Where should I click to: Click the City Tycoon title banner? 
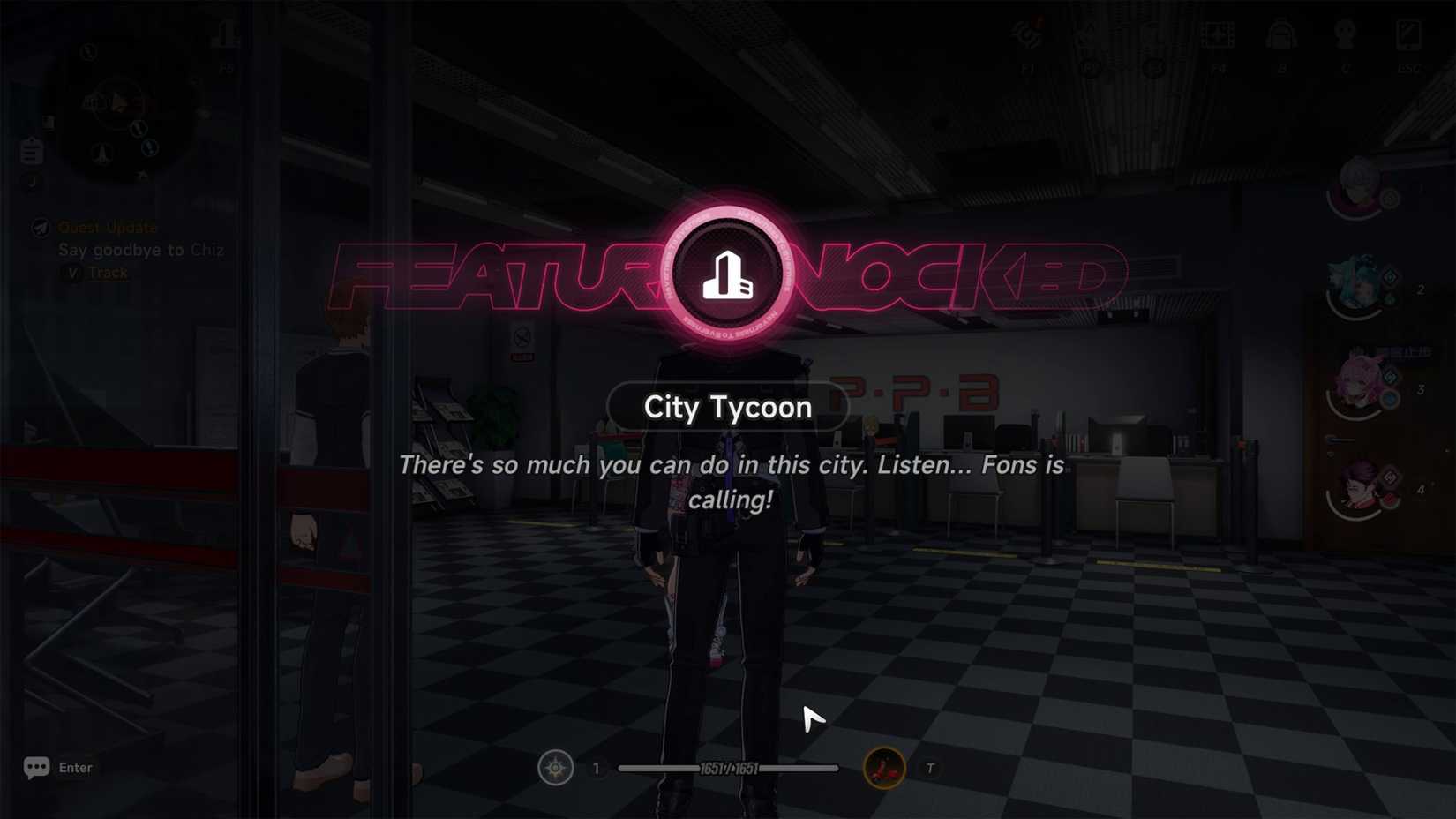tap(726, 407)
